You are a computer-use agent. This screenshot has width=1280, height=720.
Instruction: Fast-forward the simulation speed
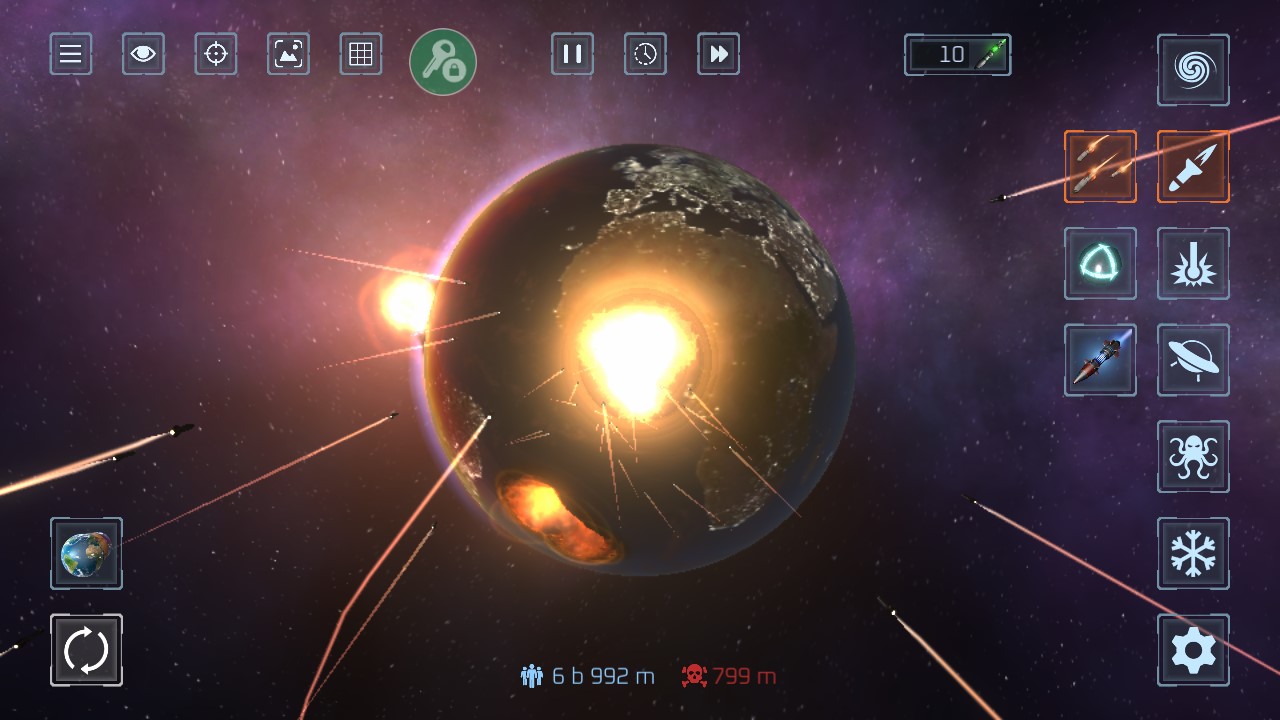(718, 54)
